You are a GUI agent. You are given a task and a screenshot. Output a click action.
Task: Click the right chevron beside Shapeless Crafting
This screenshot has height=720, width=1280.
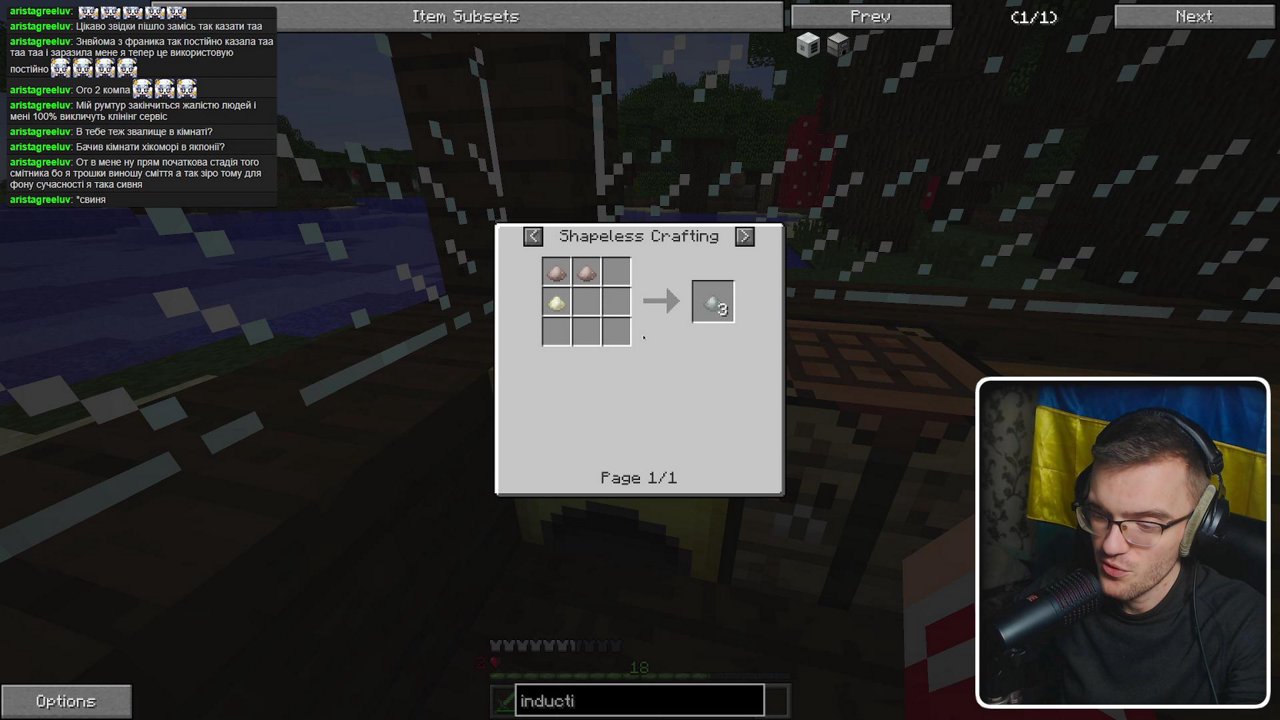[x=744, y=236]
